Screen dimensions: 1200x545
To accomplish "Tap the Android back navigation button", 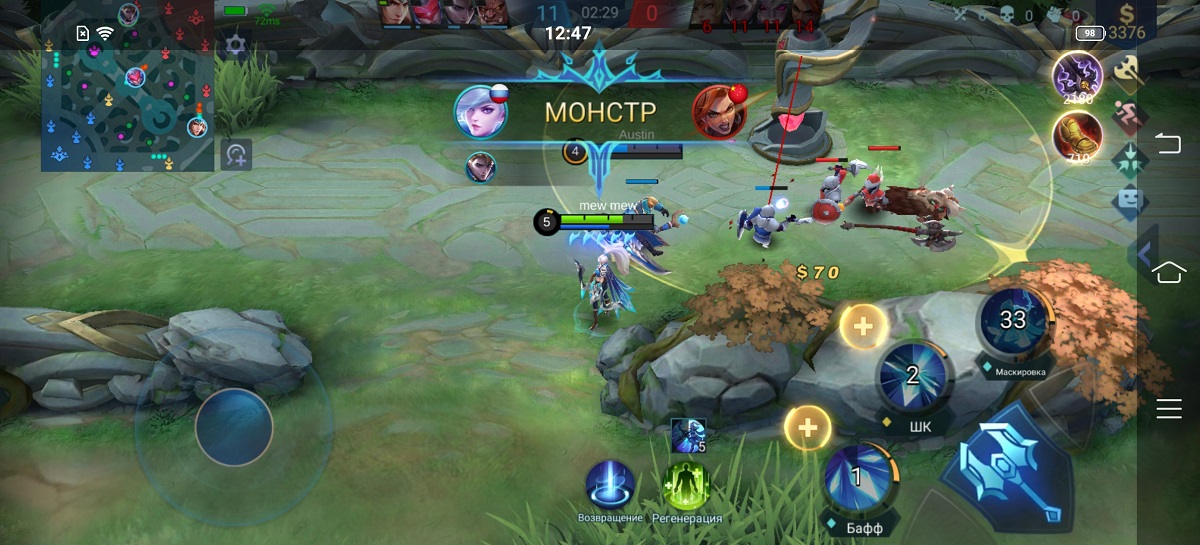I will [1168, 145].
